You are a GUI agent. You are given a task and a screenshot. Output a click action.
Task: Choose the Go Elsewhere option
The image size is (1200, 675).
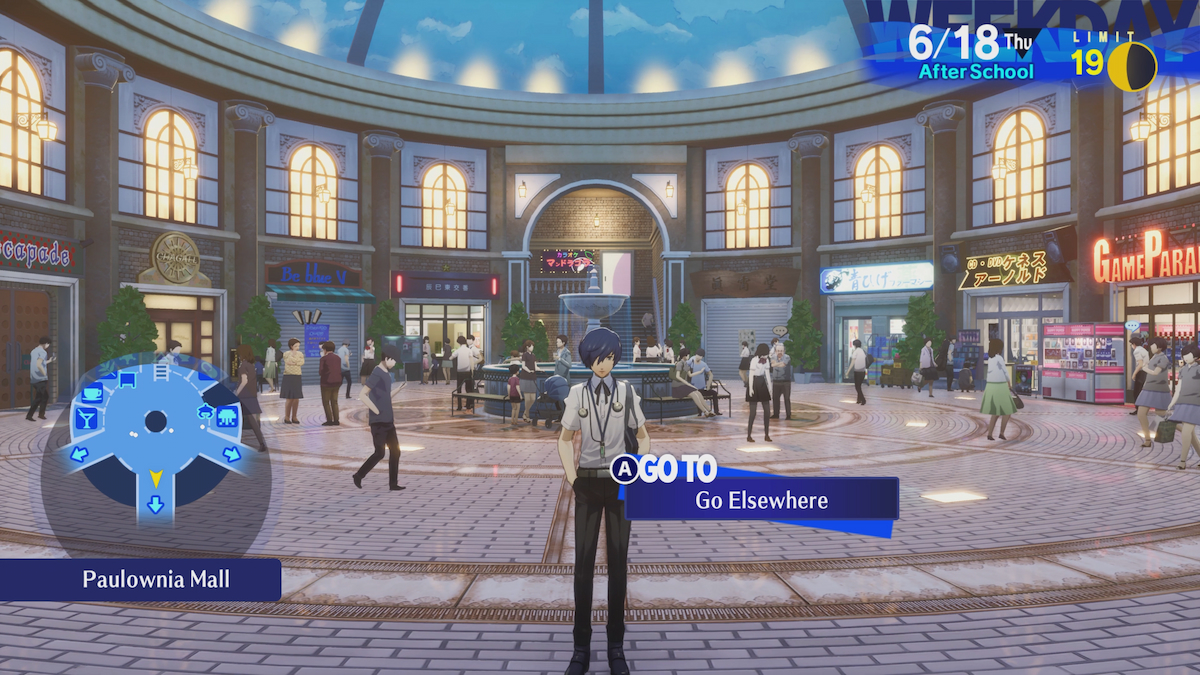point(761,499)
